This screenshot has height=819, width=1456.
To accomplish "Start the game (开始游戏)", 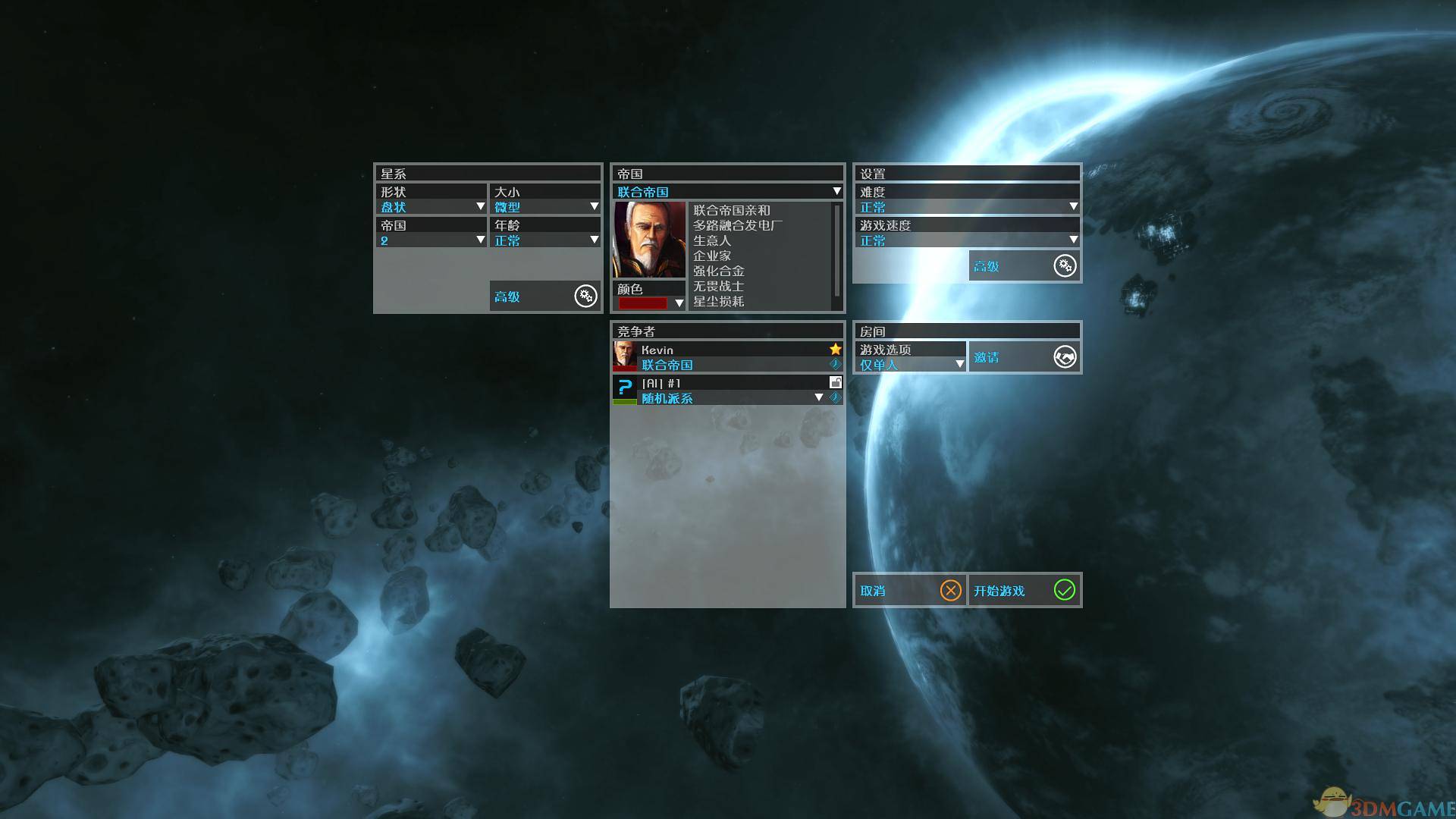I will click(1024, 591).
